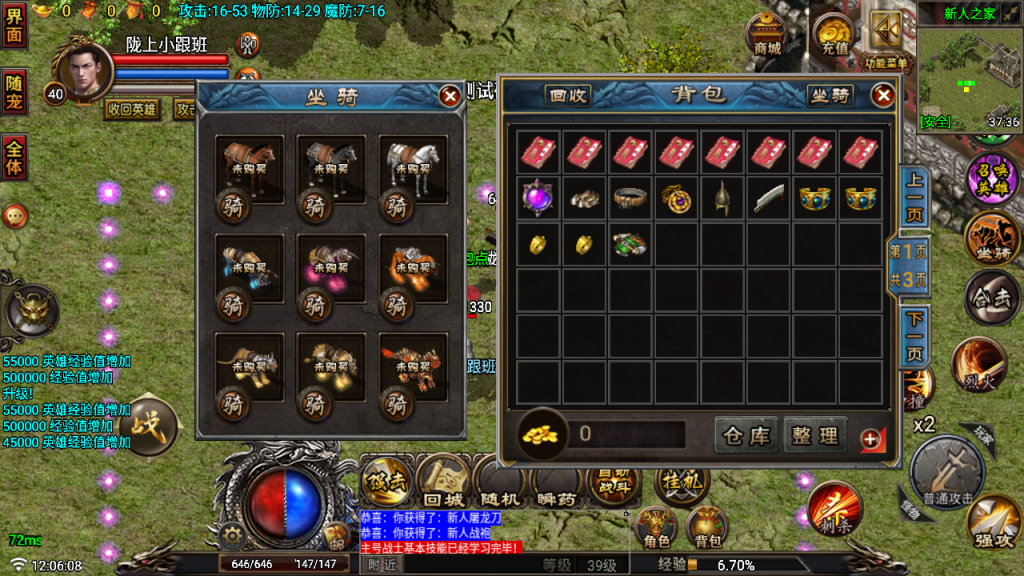1024x576 pixels.
Task: Click the 收回英雄 recall hero button
Action: (x=132, y=109)
